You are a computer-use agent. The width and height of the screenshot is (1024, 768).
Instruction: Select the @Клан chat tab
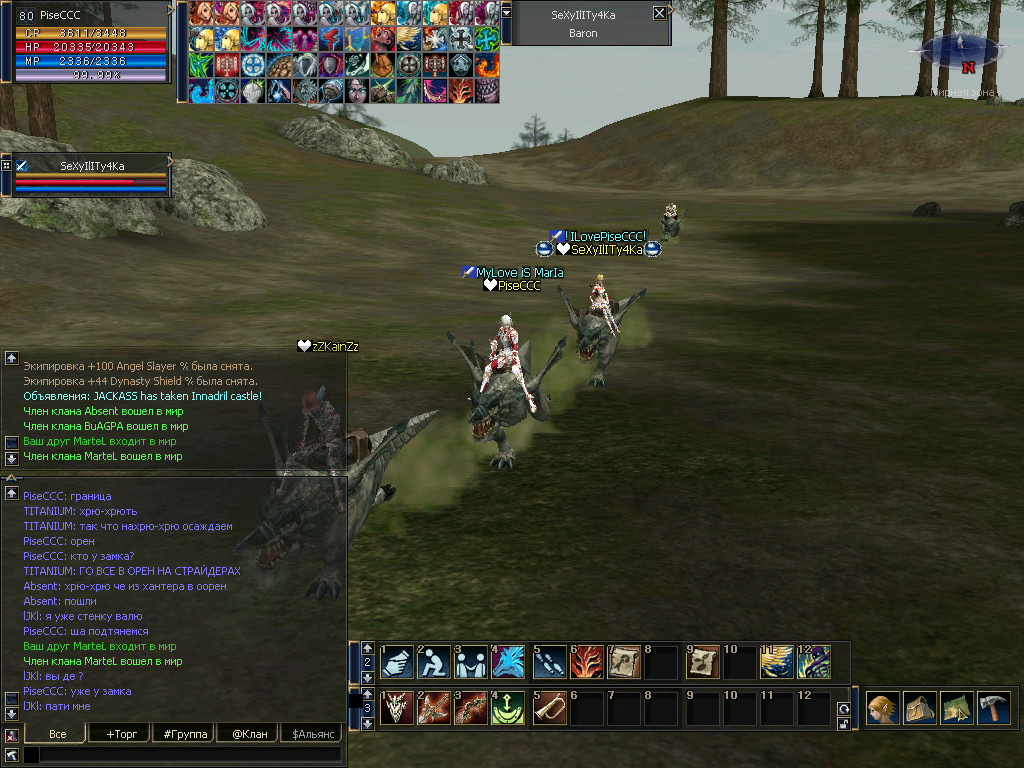(249, 734)
